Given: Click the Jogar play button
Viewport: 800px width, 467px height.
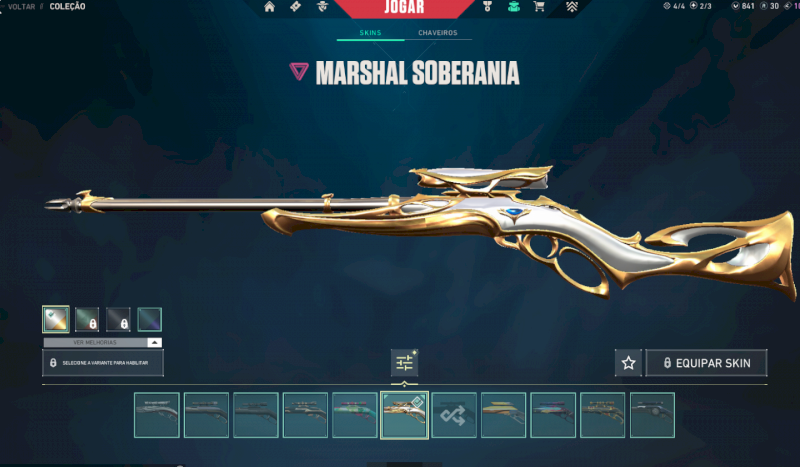Looking at the screenshot, I should (x=403, y=8).
